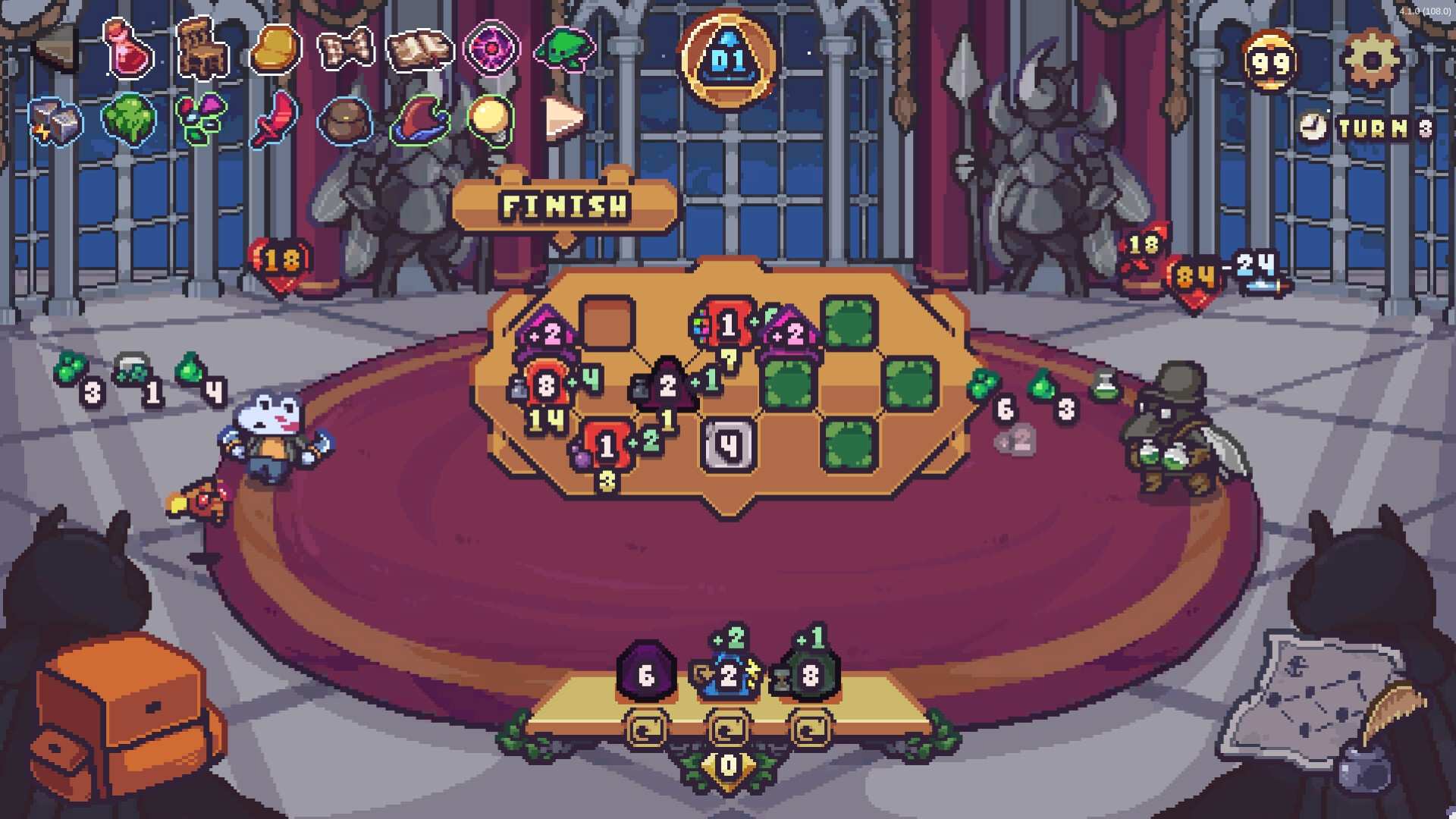Screen dimensions: 1456x819
Task: Select the bow tie relic
Action: coord(346,49)
